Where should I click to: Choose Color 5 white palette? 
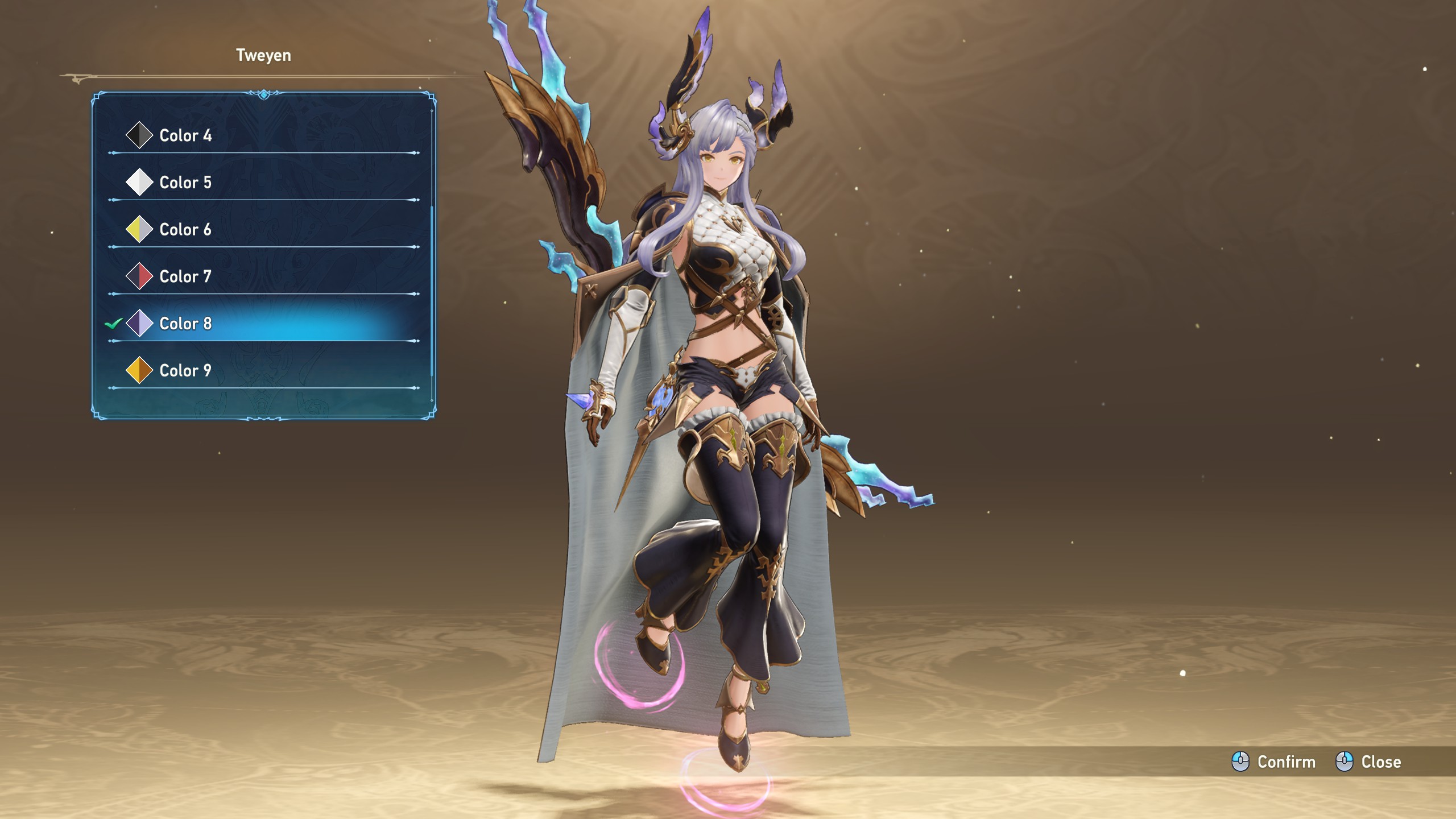point(185,183)
